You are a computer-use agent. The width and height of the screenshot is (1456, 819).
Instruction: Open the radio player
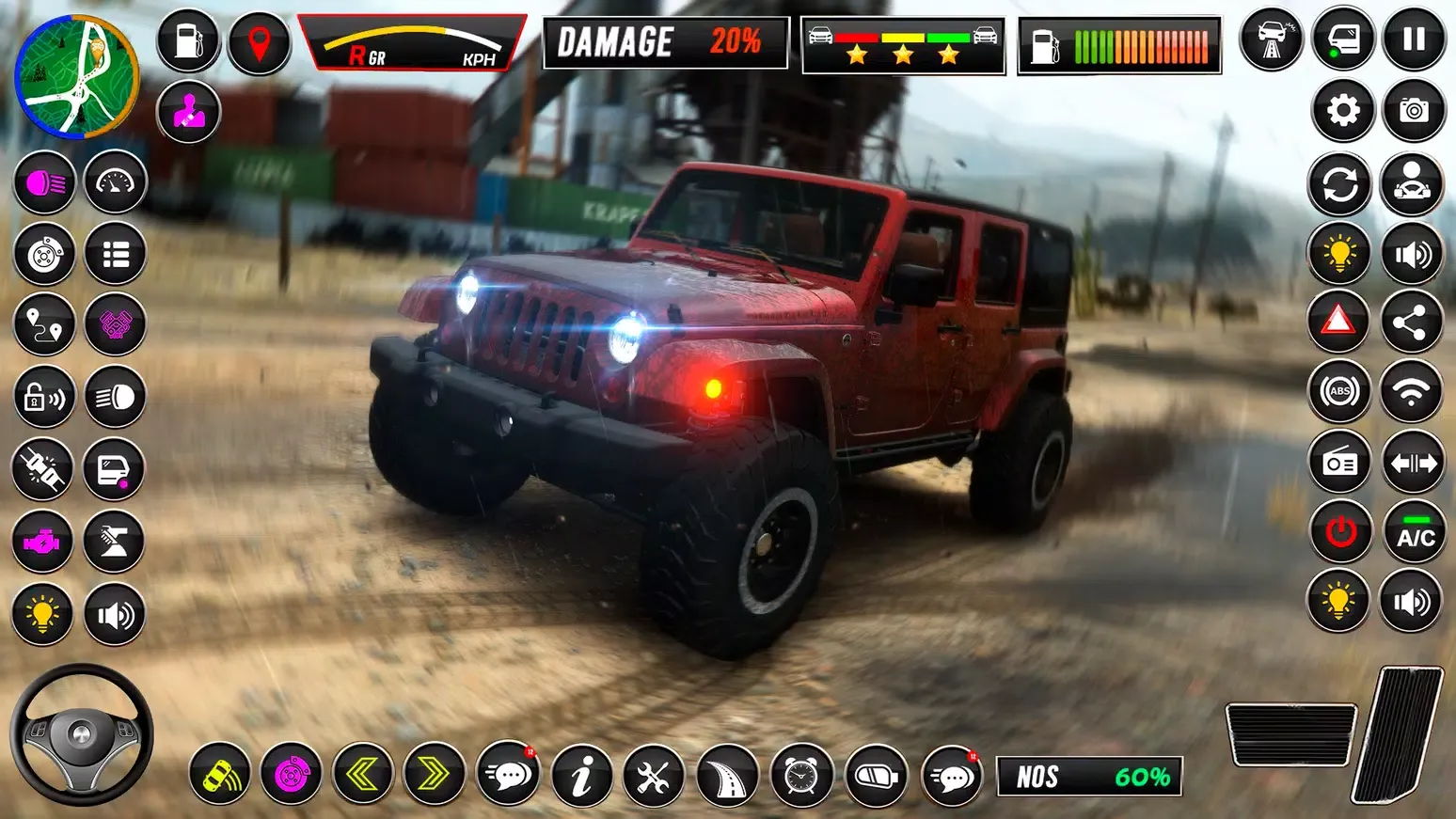click(1338, 461)
